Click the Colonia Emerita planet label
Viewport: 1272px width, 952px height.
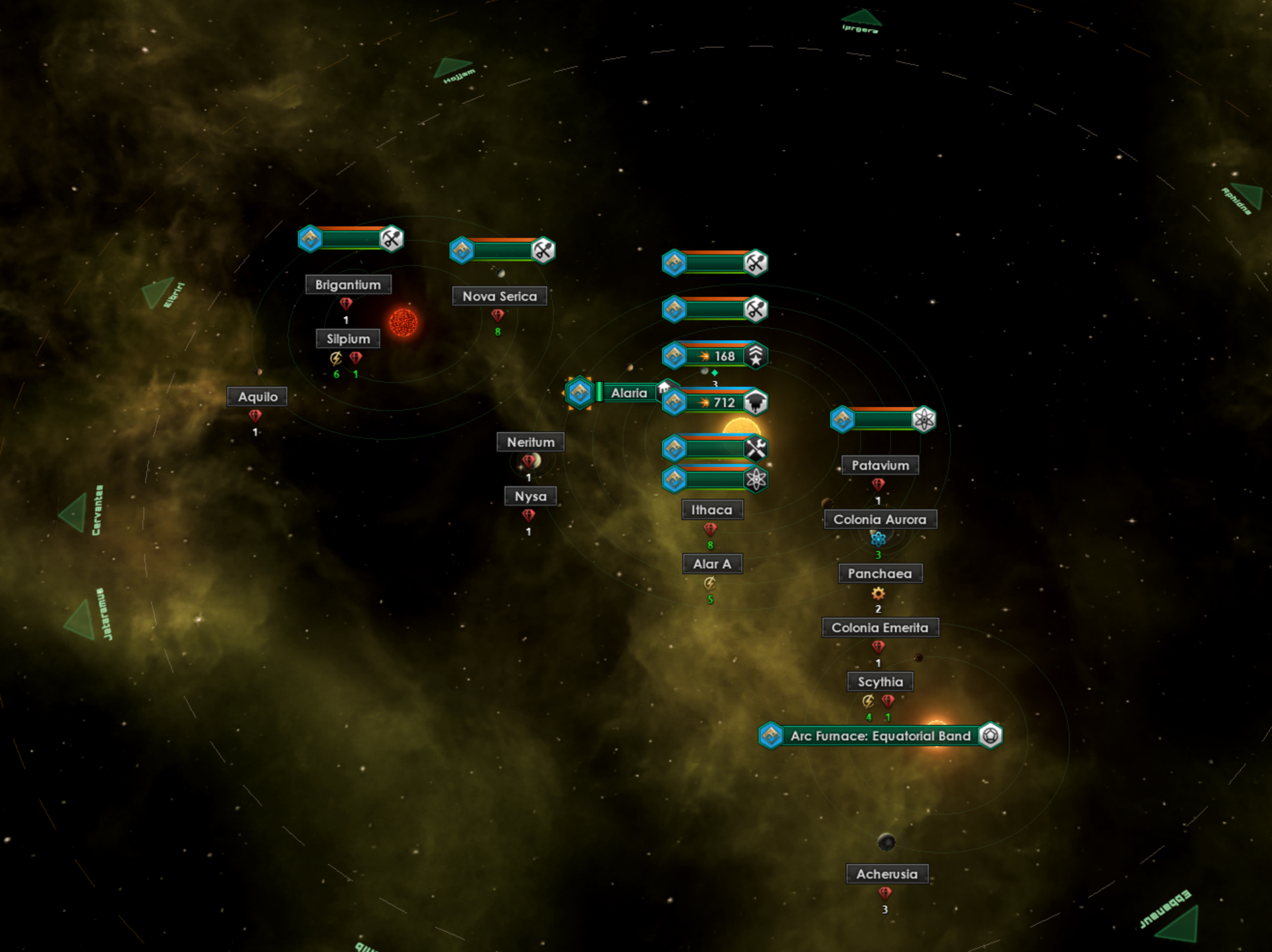tap(880, 627)
